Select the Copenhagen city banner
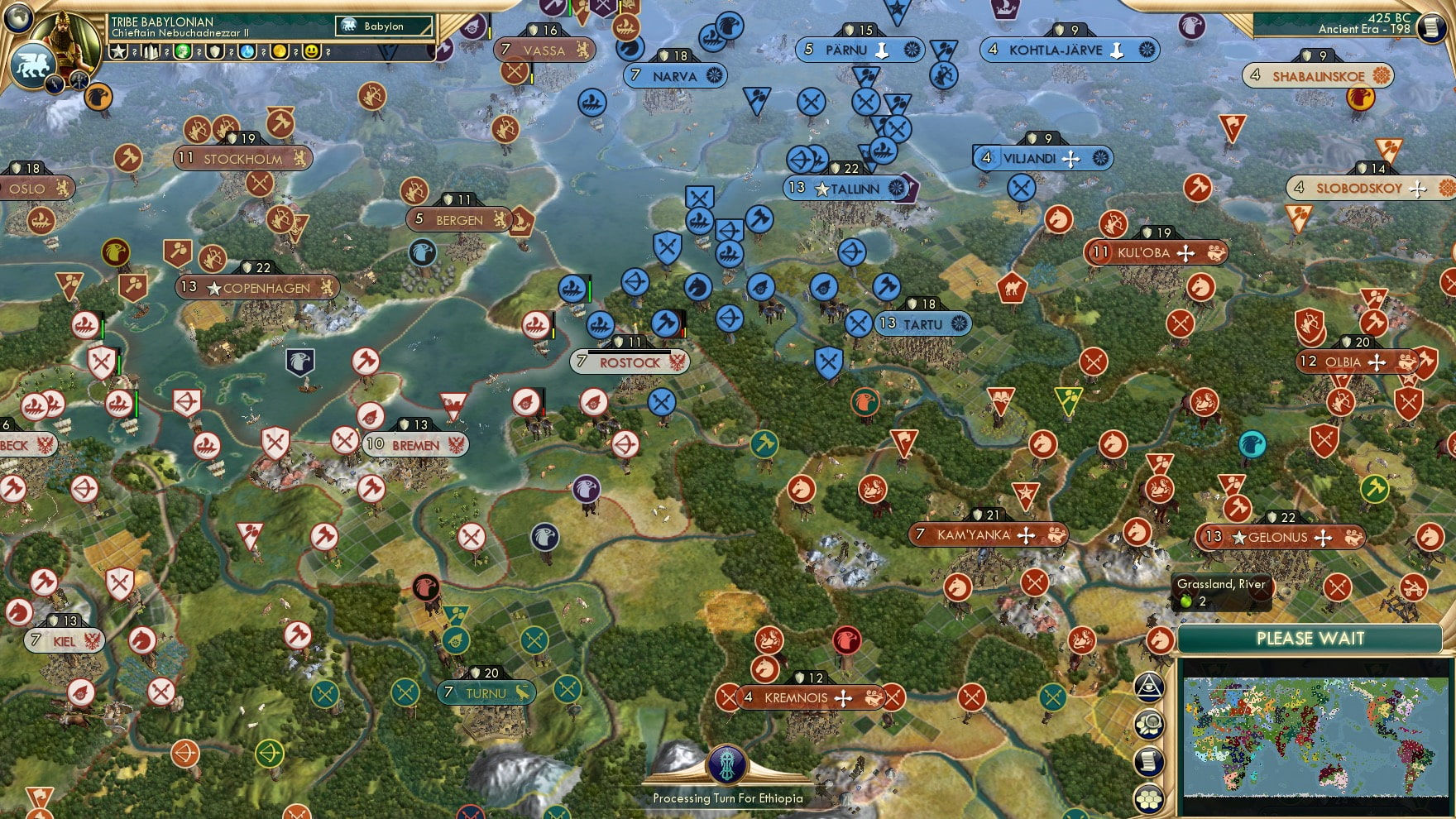The height and width of the screenshot is (819, 1456). (x=258, y=288)
